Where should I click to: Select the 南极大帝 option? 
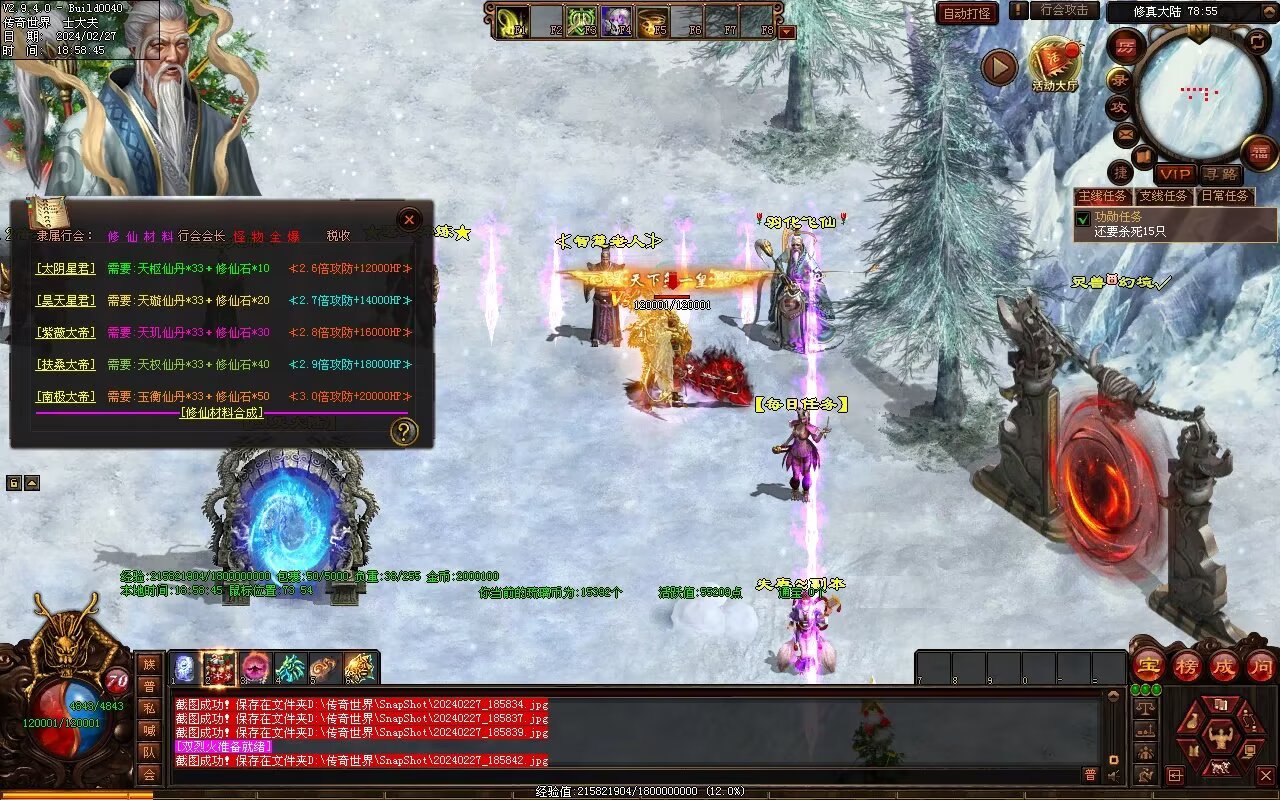pyautogui.click(x=66, y=397)
